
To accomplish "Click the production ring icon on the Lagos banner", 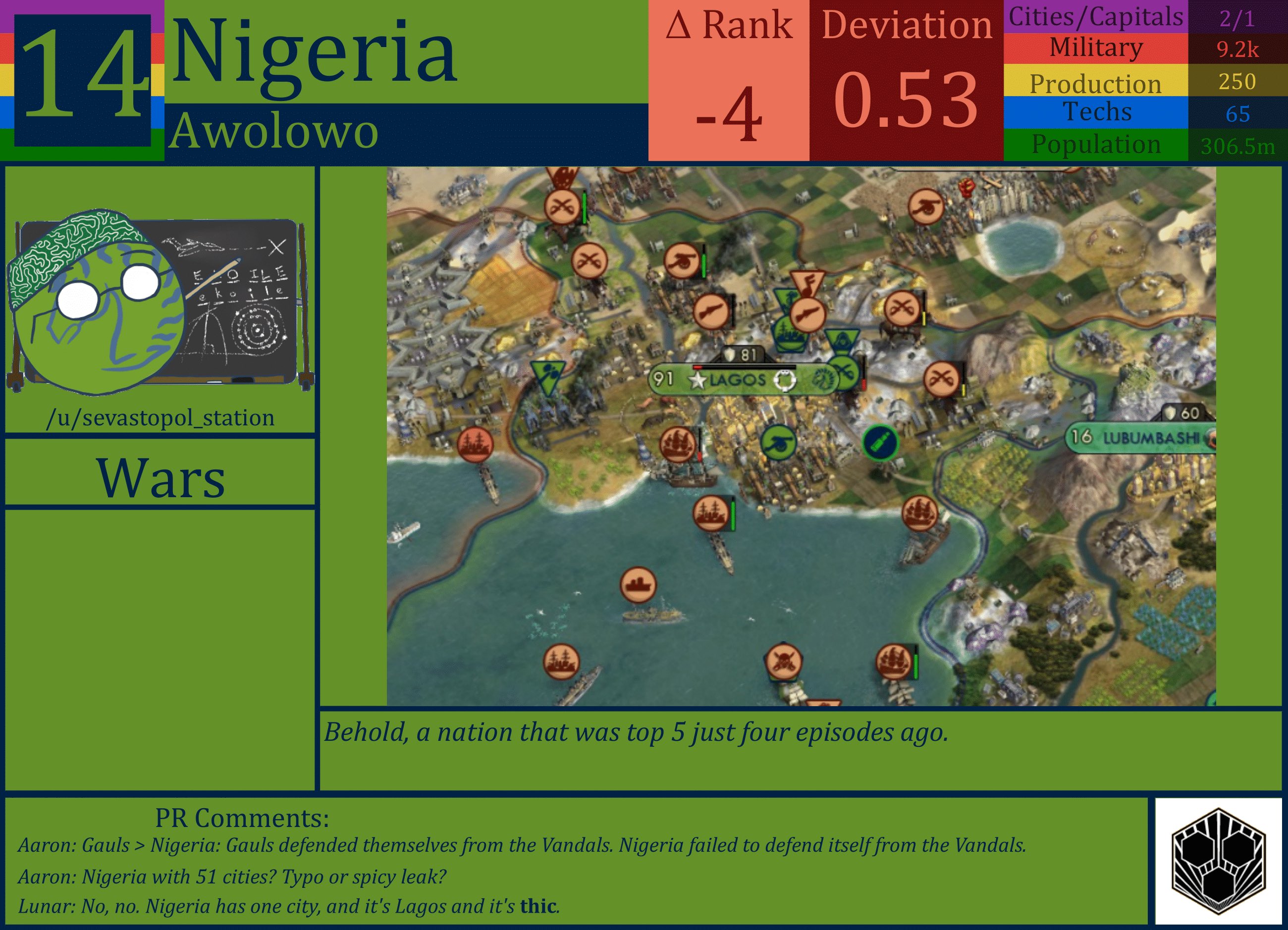I will coord(786,381).
